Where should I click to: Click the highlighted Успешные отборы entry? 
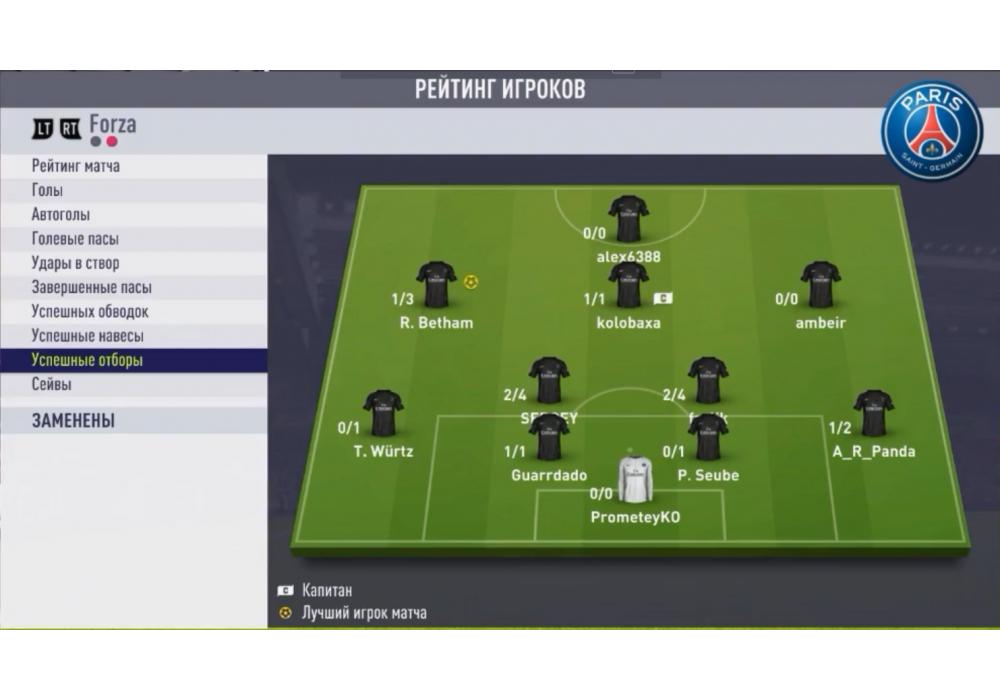87,360
